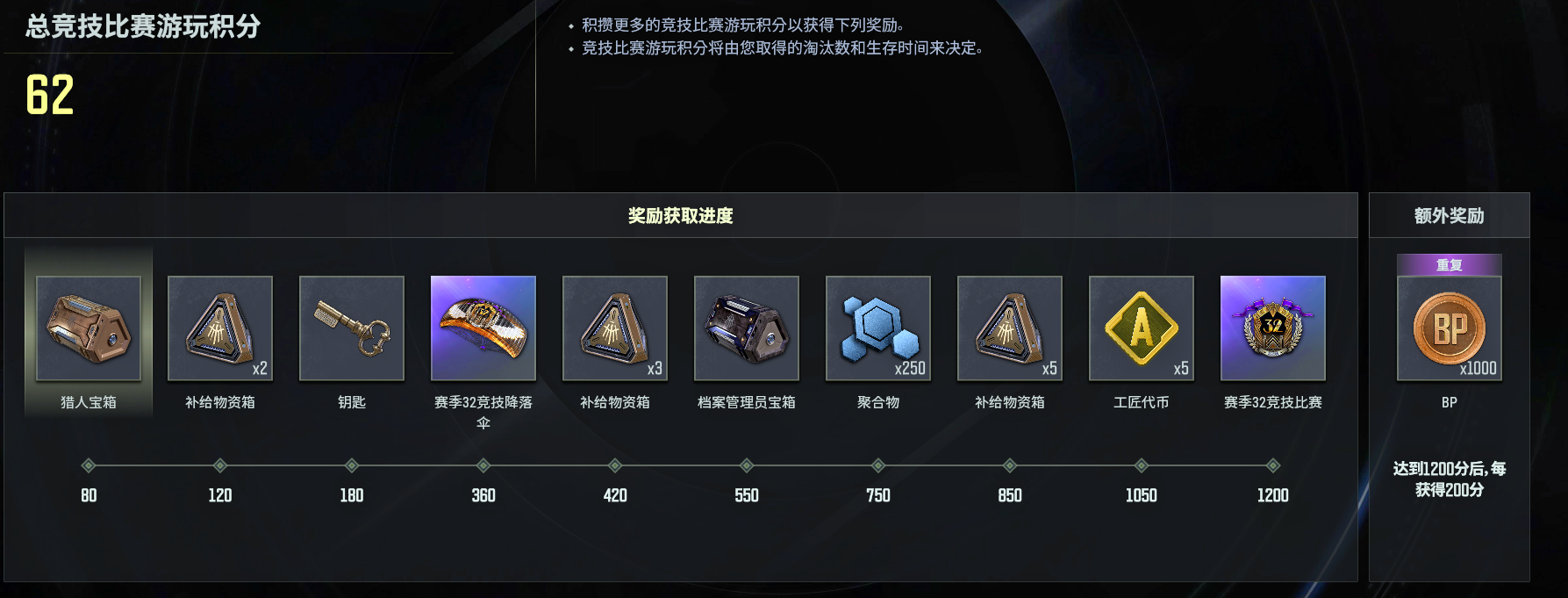This screenshot has height=598, width=1568.
Task: View the 赛季32竞技比赛 emblem reward
Action: pos(1273,328)
